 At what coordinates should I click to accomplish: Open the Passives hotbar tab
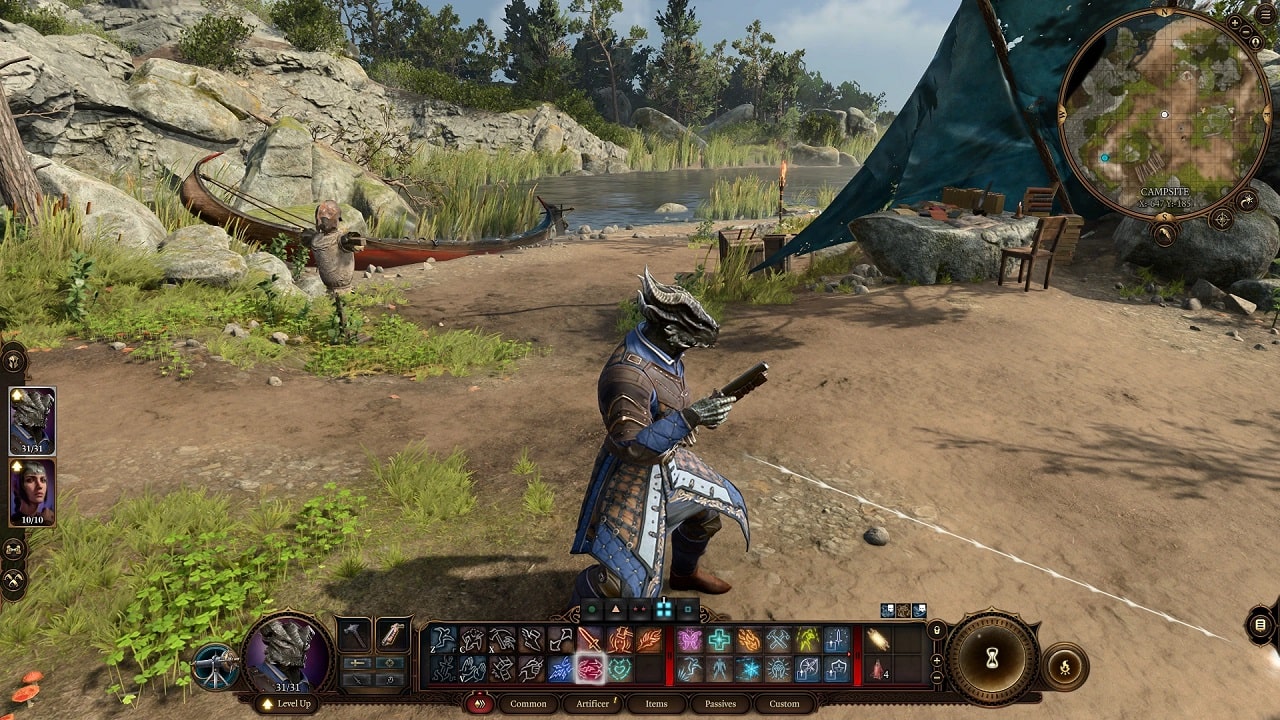720,704
